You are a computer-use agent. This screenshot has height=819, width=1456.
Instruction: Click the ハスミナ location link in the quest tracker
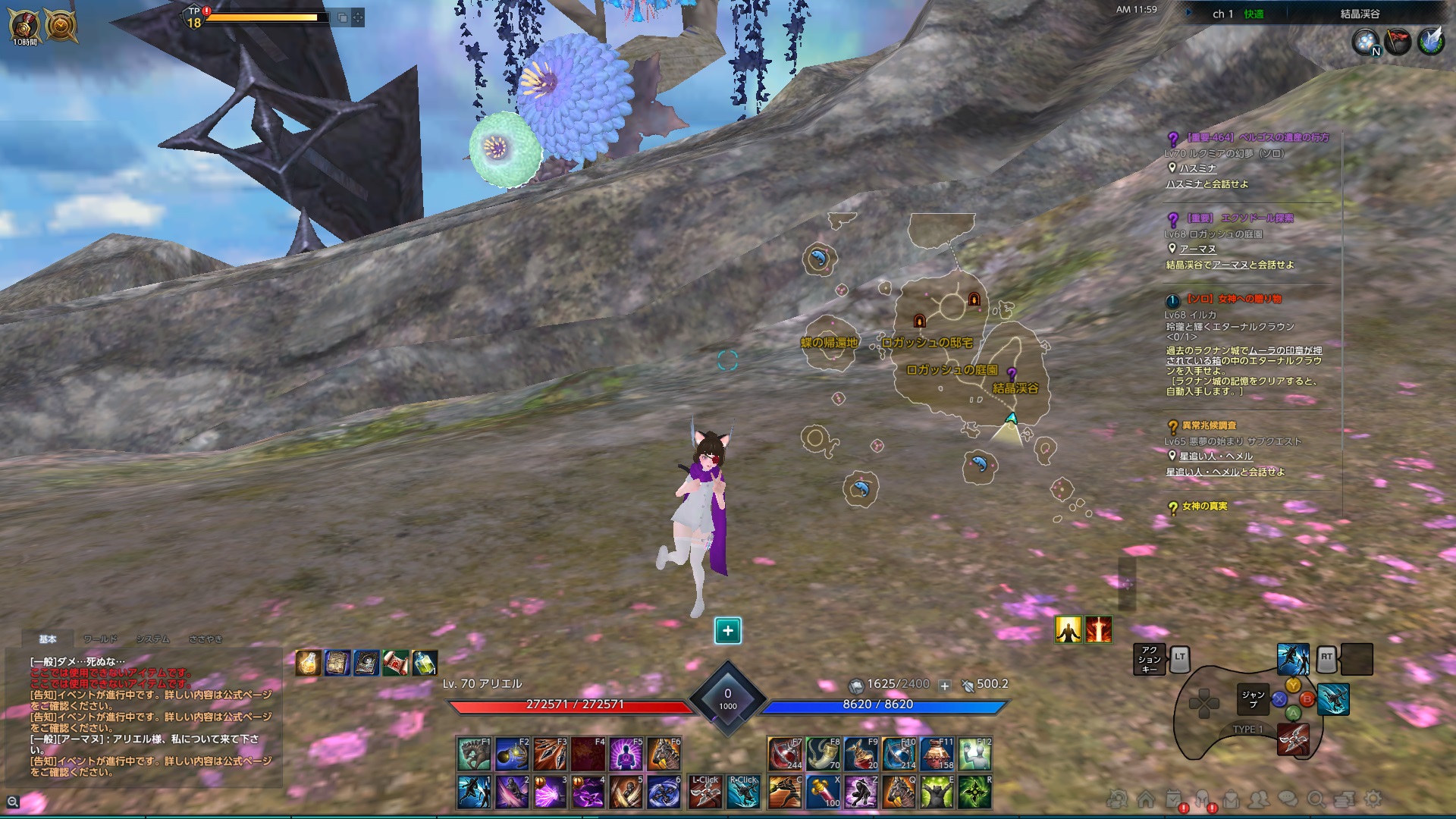click(1195, 167)
